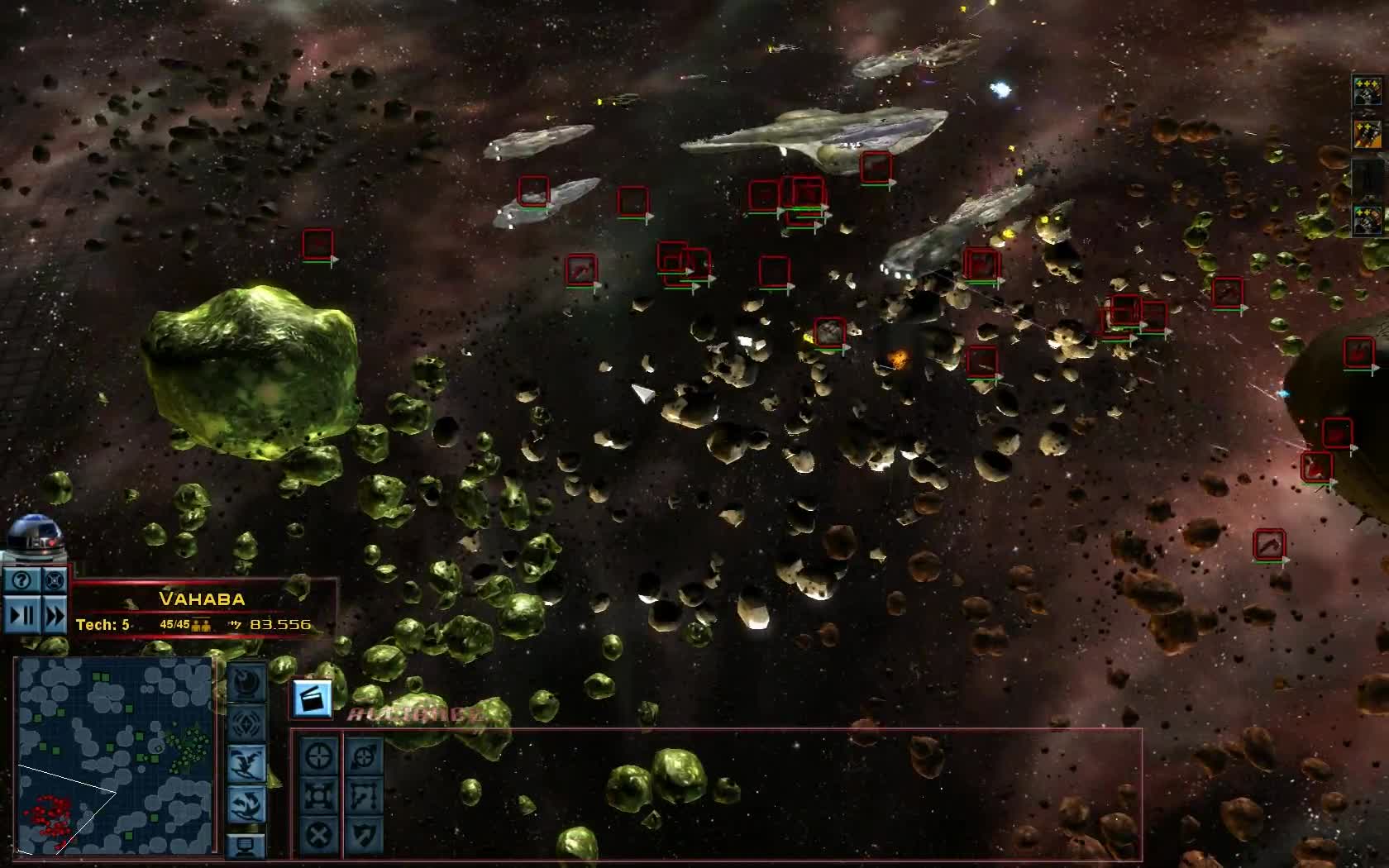This screenshot has height=868, width=1389.
Task: Enable fast-forward game speed
Action: point(54,615)
